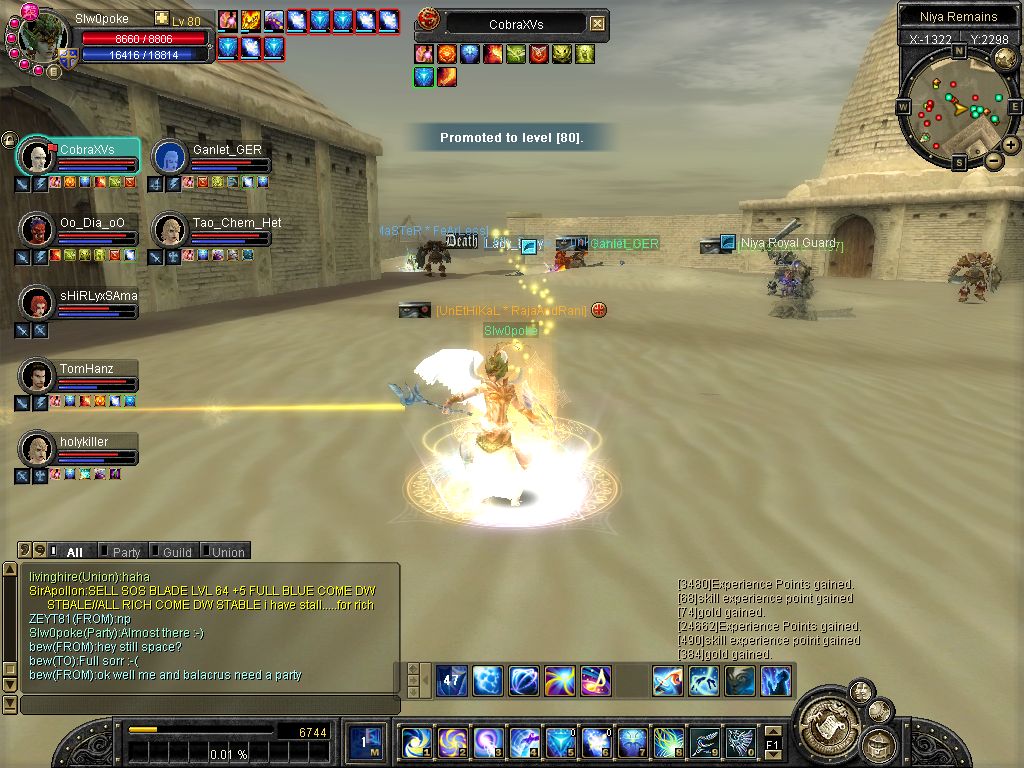The height and width of the screenshot is (768, 1024).
Task: Select party member holykiller's portrait
Action: point(37,449)
